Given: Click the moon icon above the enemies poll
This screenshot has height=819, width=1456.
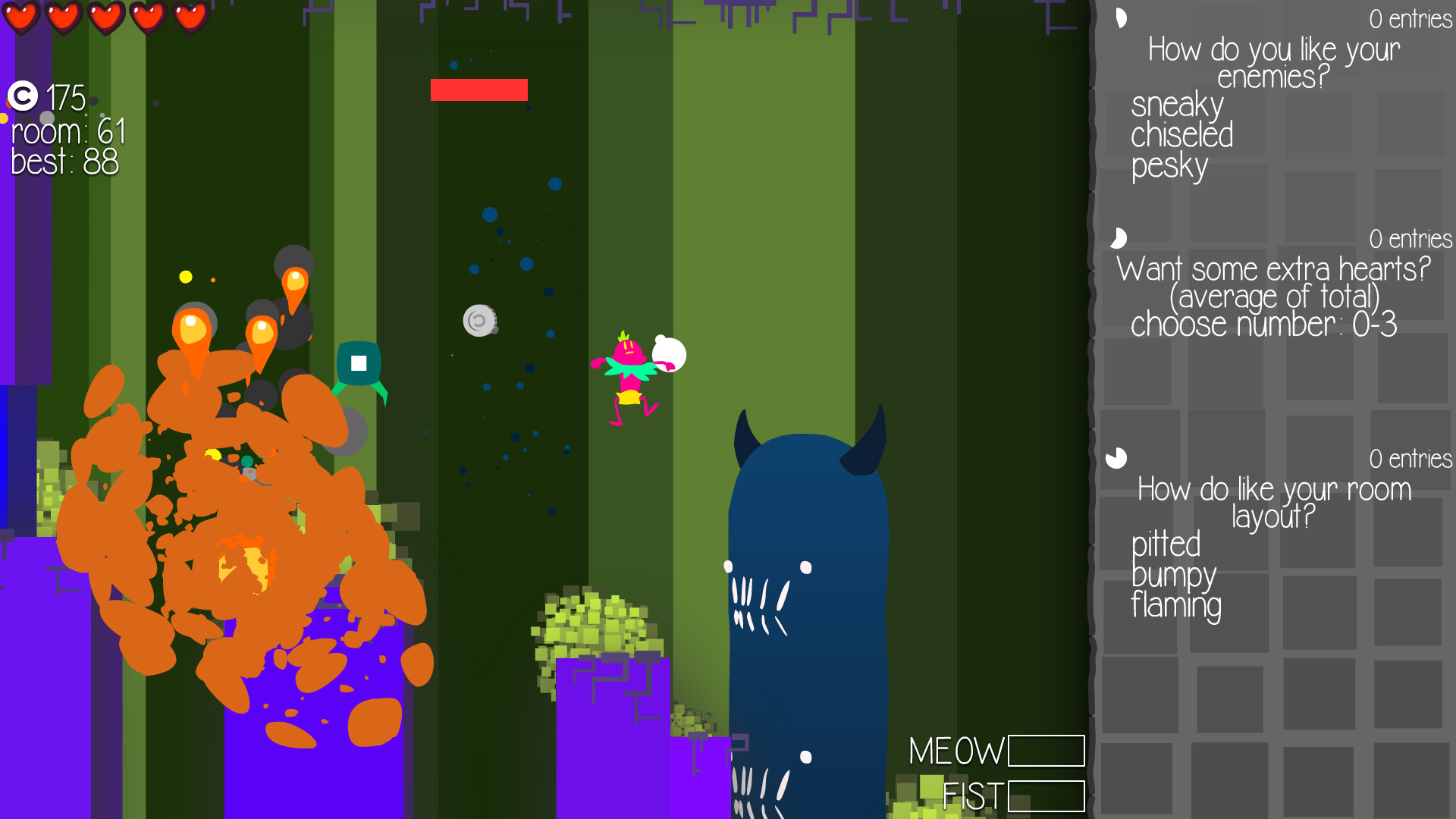Looking at the screenshot, I should (1121, 17).
